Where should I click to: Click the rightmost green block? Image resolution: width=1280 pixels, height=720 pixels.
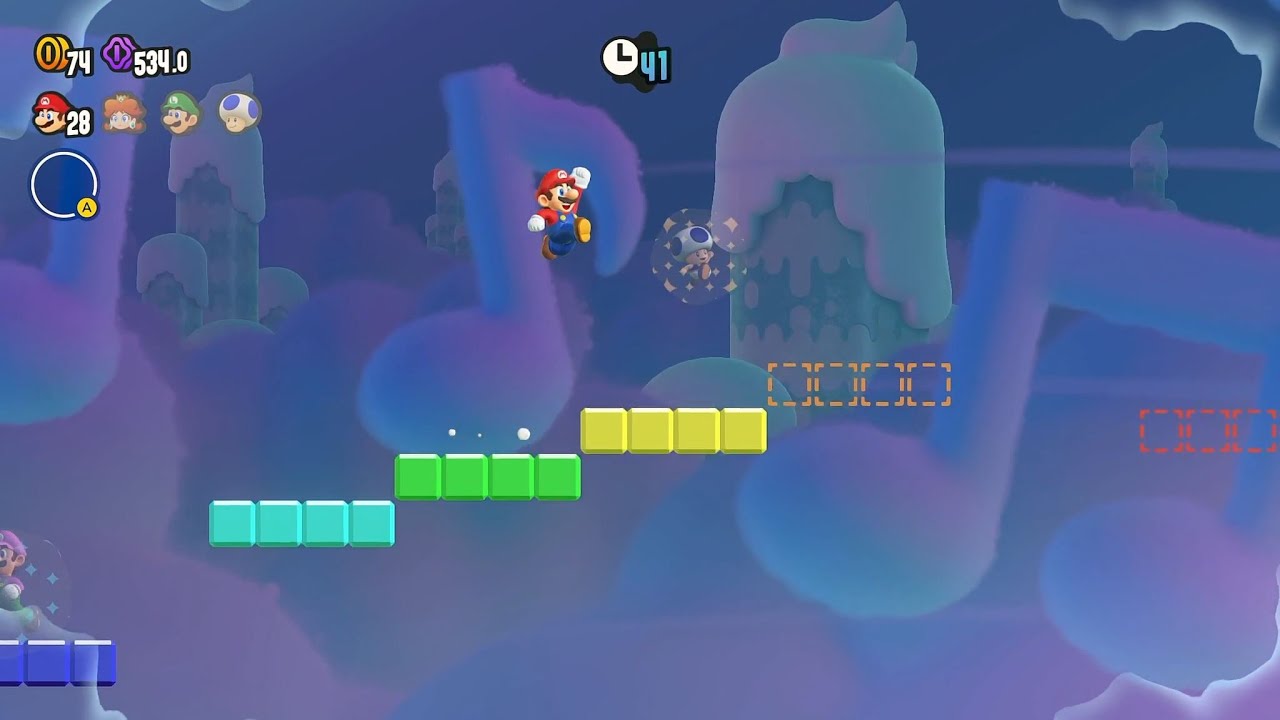556,478
